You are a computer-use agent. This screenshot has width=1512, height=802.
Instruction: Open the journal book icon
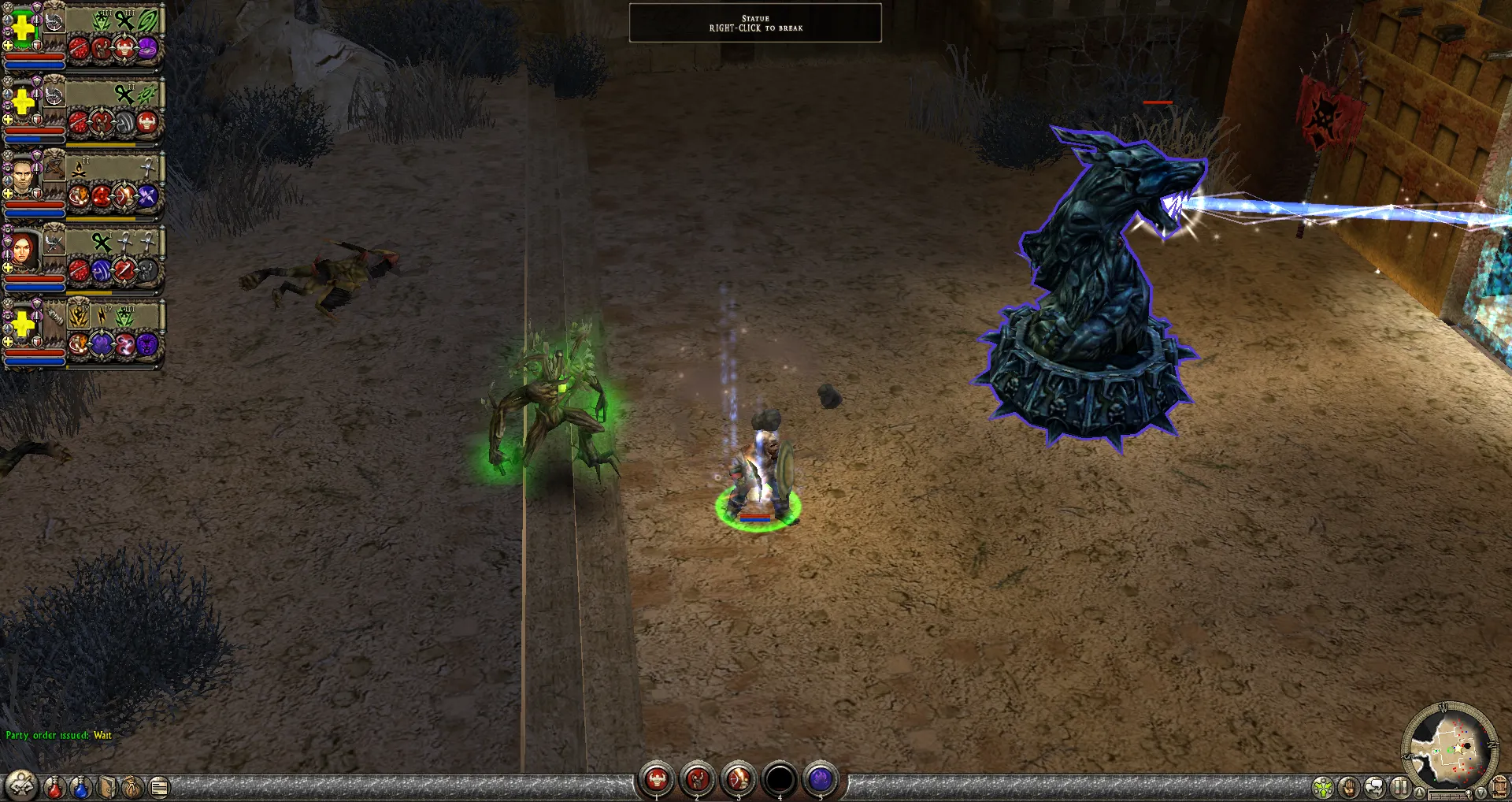(x=107, y=786)
